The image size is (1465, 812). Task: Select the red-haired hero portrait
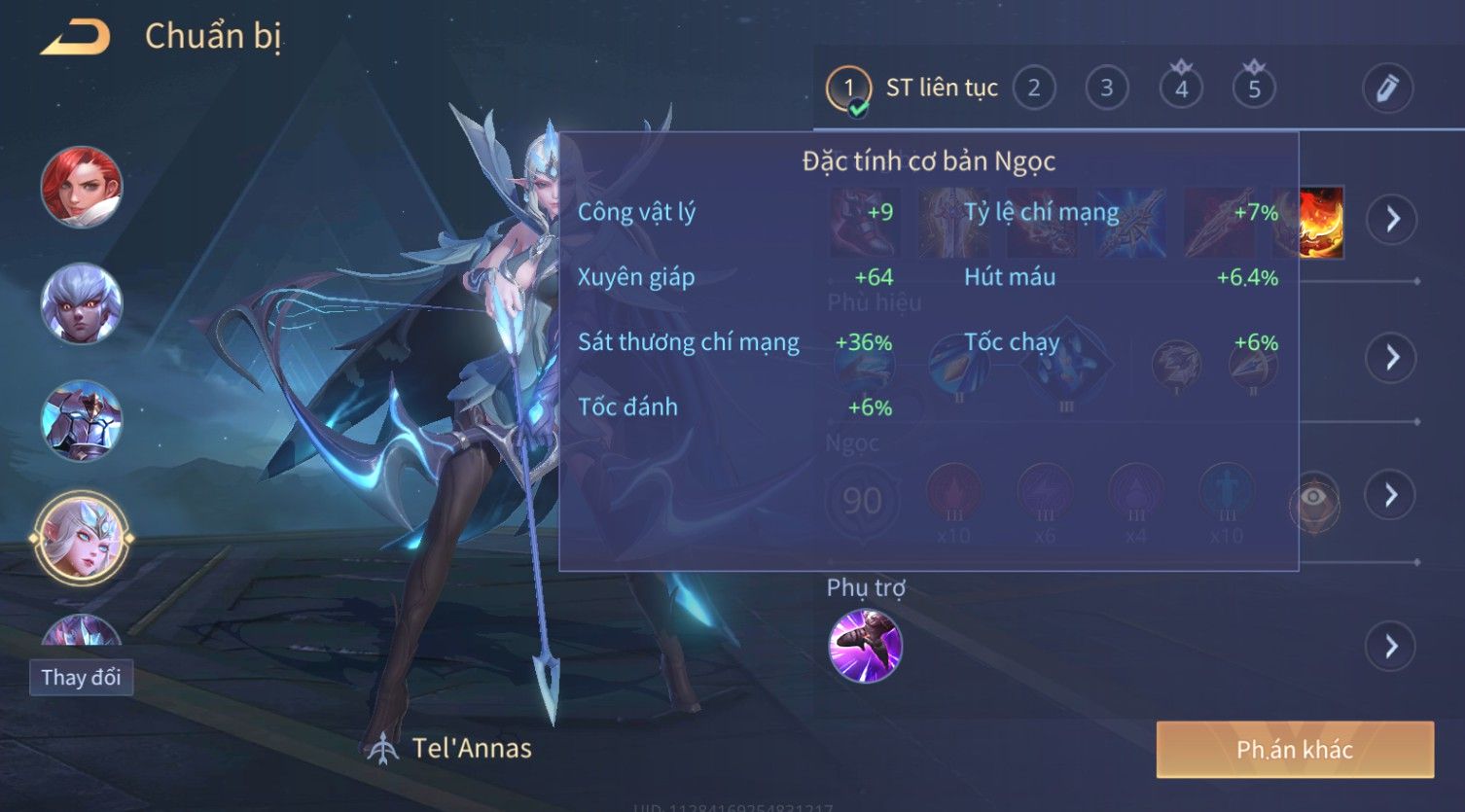[x=82, y=187]
